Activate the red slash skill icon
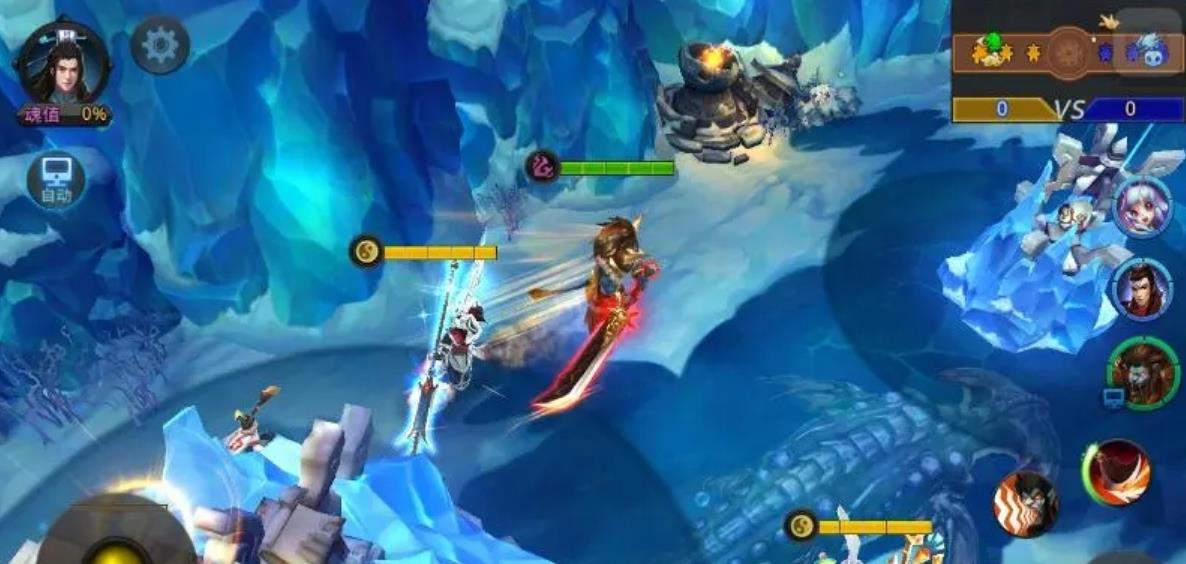Viewport: 1186px width, 564px height. point(1117,471)
